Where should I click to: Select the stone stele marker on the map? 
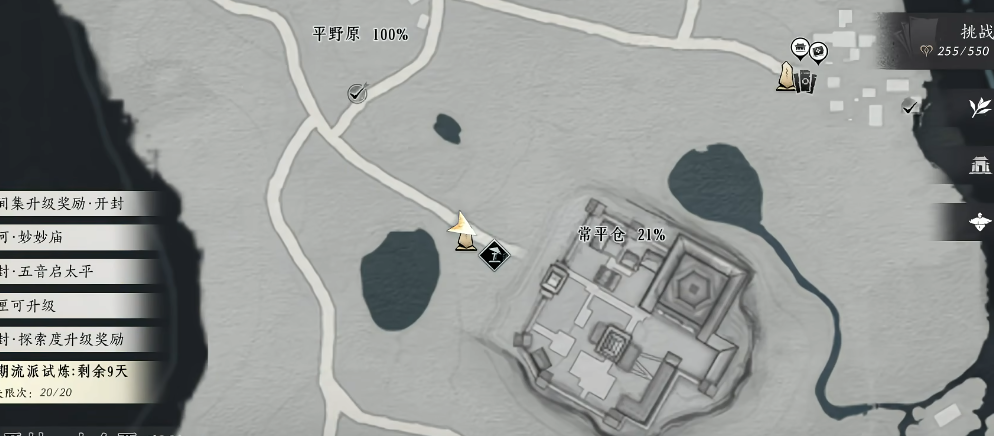(x=787, y=77)
